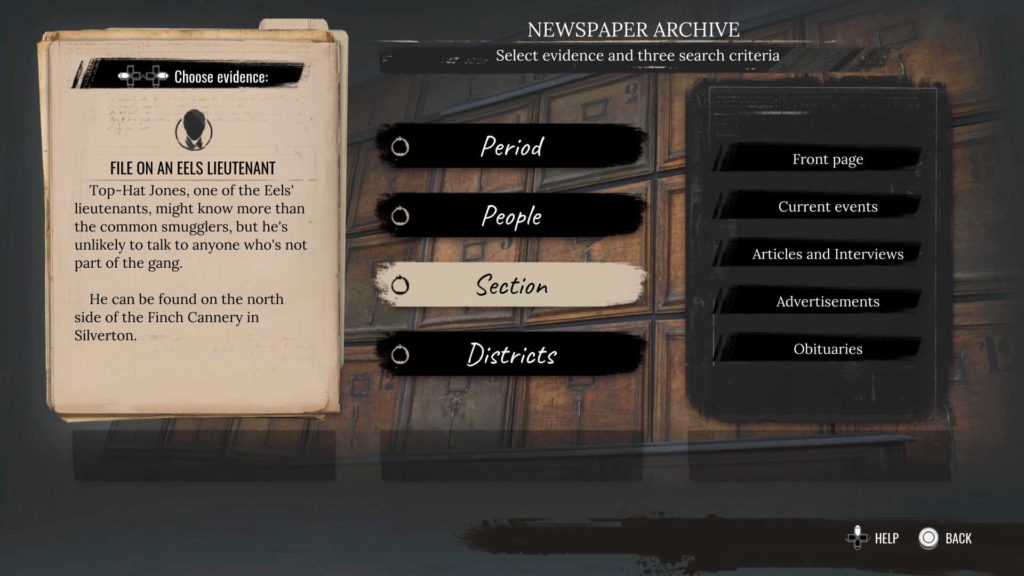1024x576 pixels.
Task: Pick the Front page section option
Action: 827,159
